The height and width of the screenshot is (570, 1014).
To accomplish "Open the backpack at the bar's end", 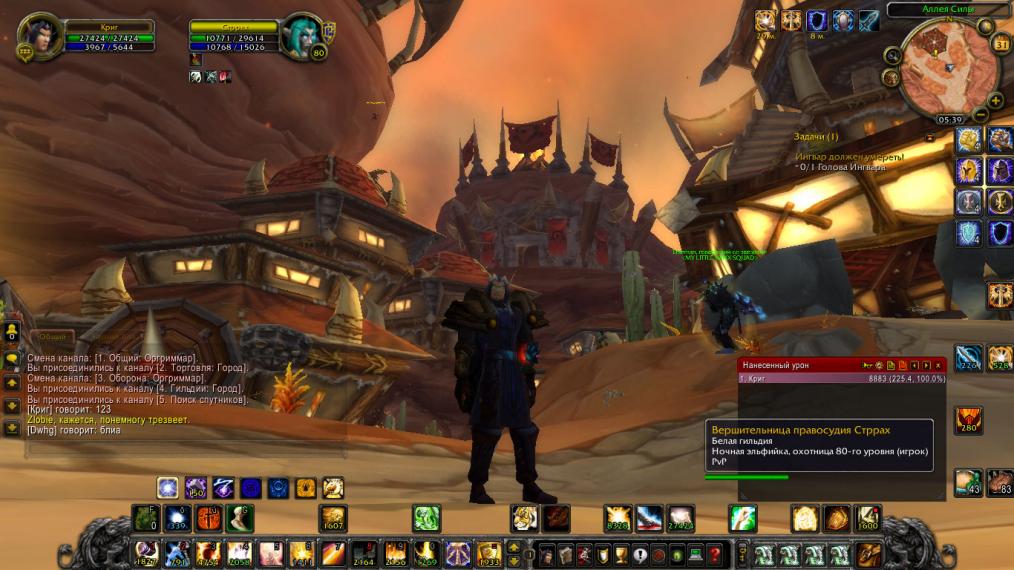I will [868, 553].
